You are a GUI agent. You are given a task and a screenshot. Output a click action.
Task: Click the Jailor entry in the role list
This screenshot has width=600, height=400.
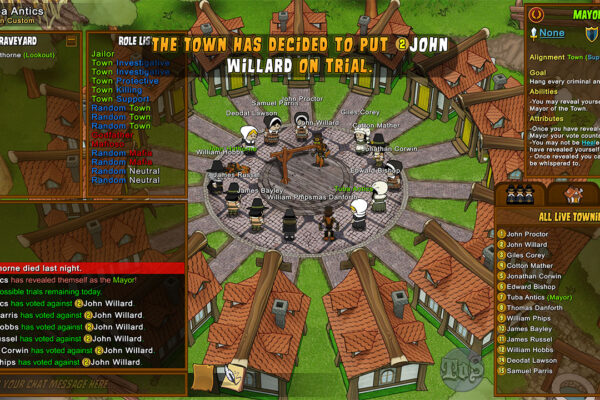103,53
